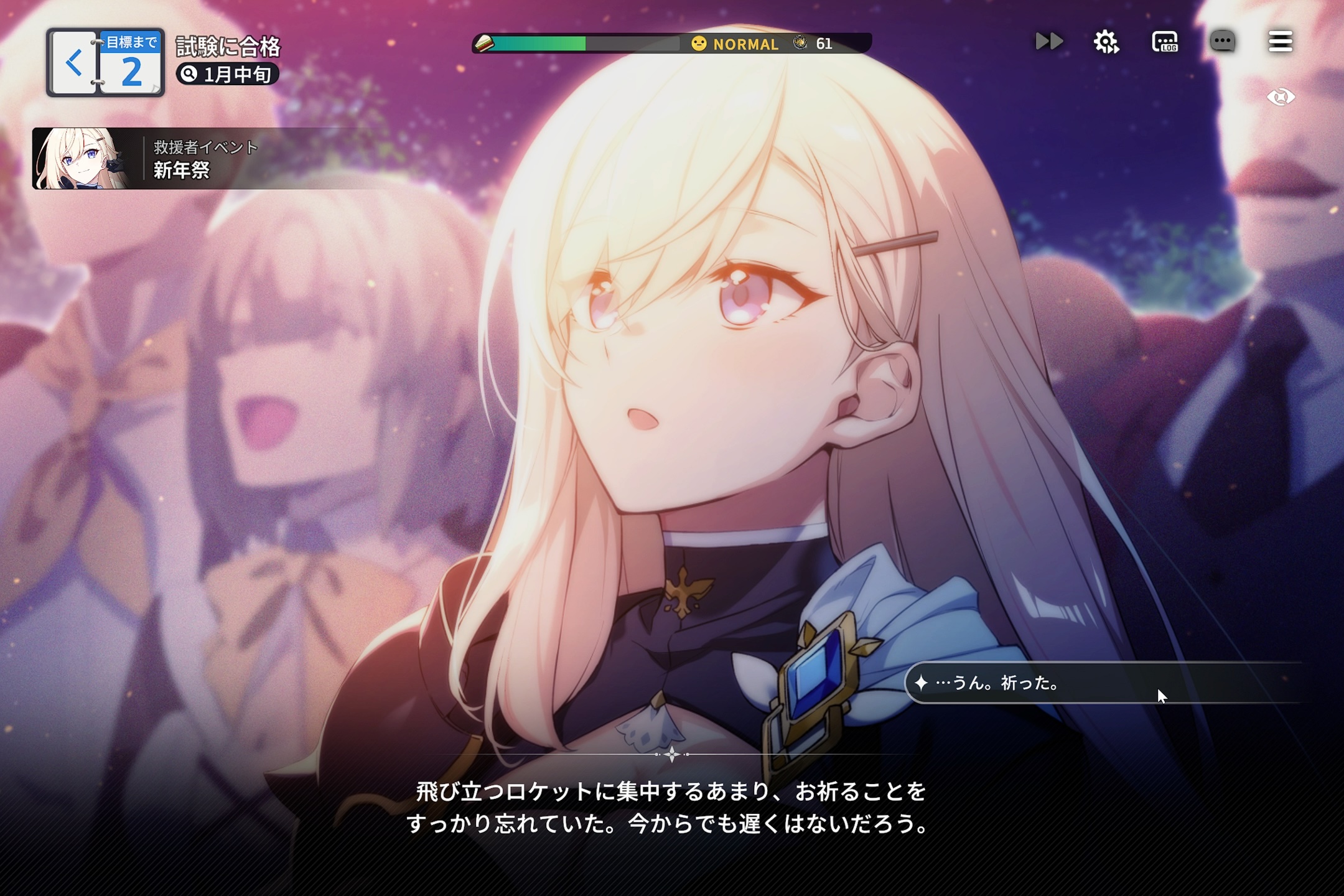Open the auto-play settings gear icon
The height and width of the screenshot is (896, 1344).
pyautogui.click(x=1106, y=42)
